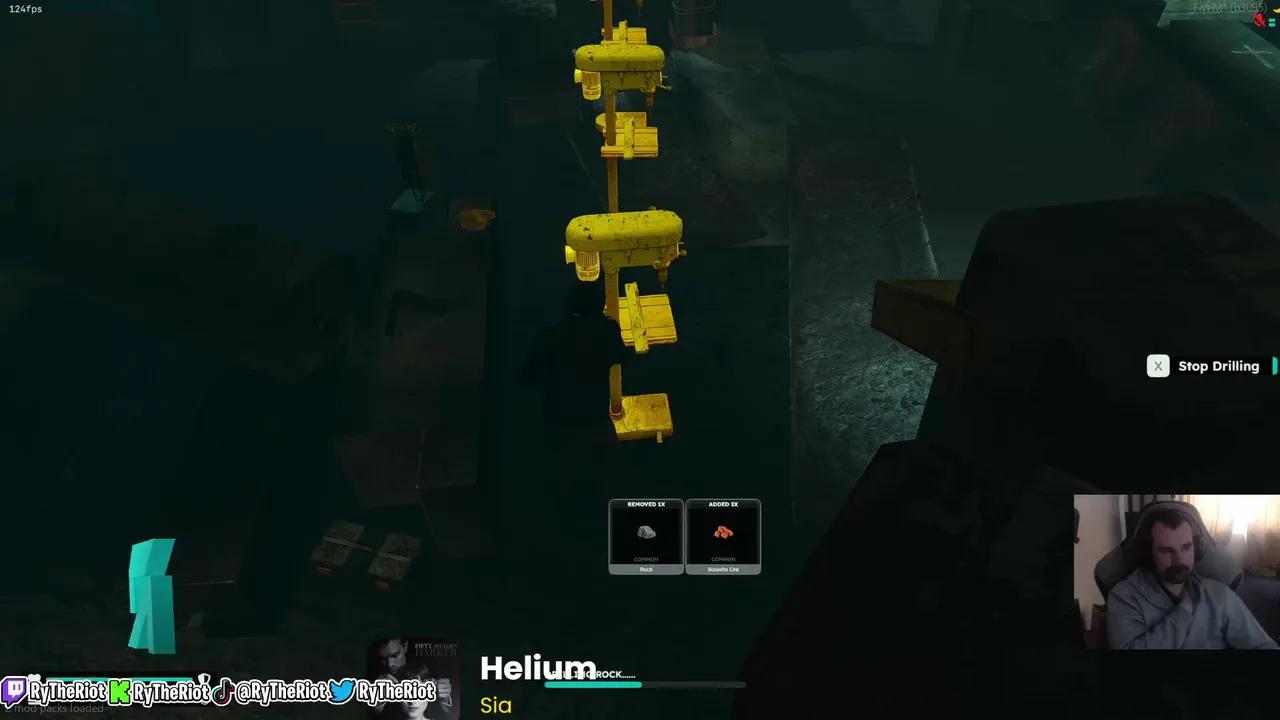Toggle the X keybind badge for drilling
The width and height of the screenshot is (1280, 720).
[1158, 366]
